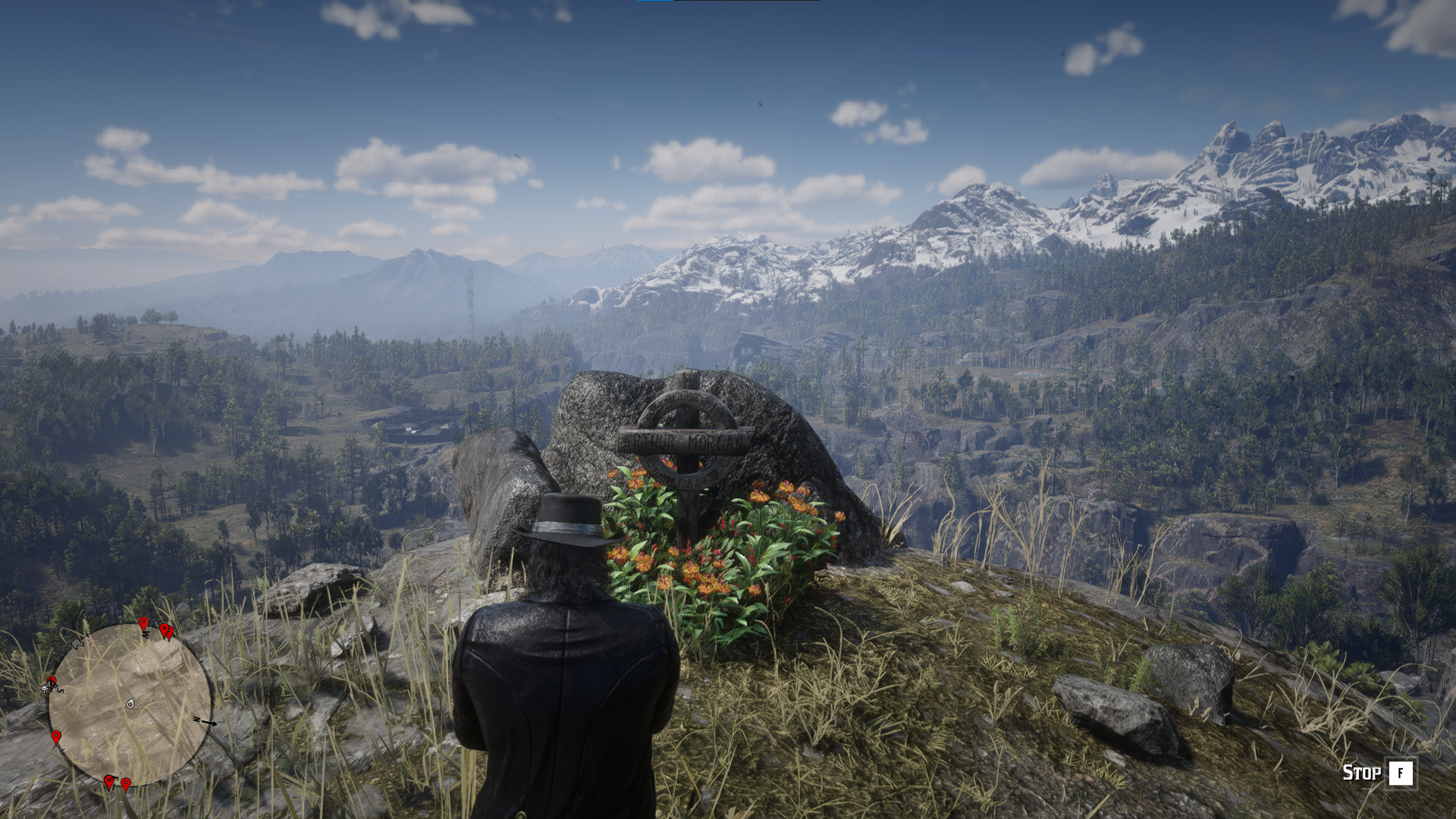
Task: Click the player position marker on the minimap
Action: click(130, 704)
